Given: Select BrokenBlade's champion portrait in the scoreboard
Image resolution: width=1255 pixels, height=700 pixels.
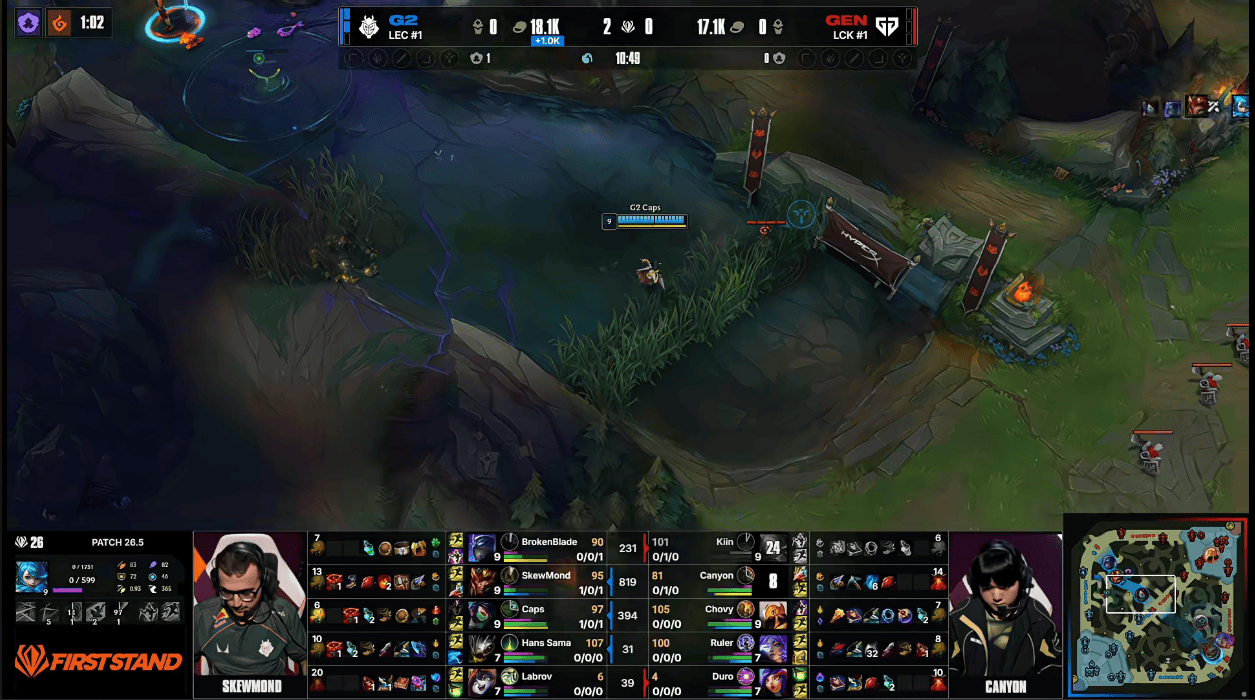Looking at the screenshot, I should click(483, 548).
